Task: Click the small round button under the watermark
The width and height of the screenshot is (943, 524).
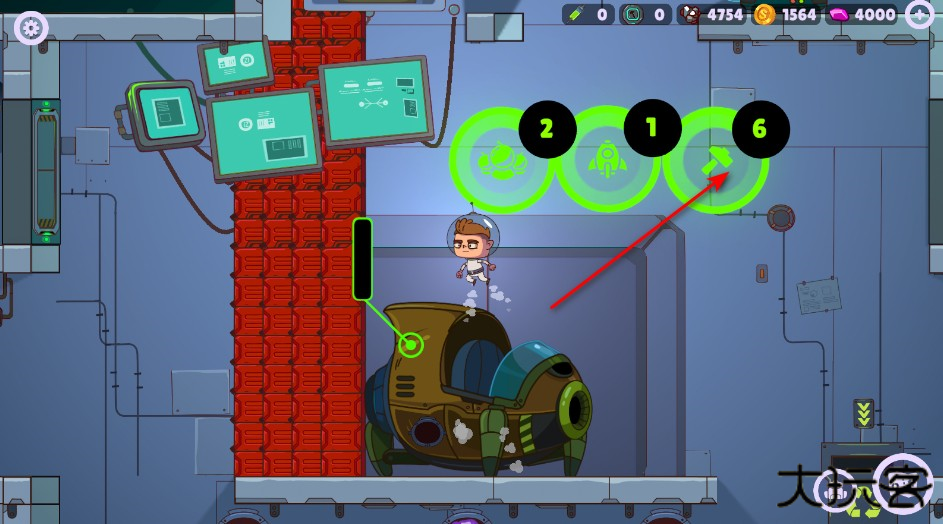Action: tap(833, 490)
